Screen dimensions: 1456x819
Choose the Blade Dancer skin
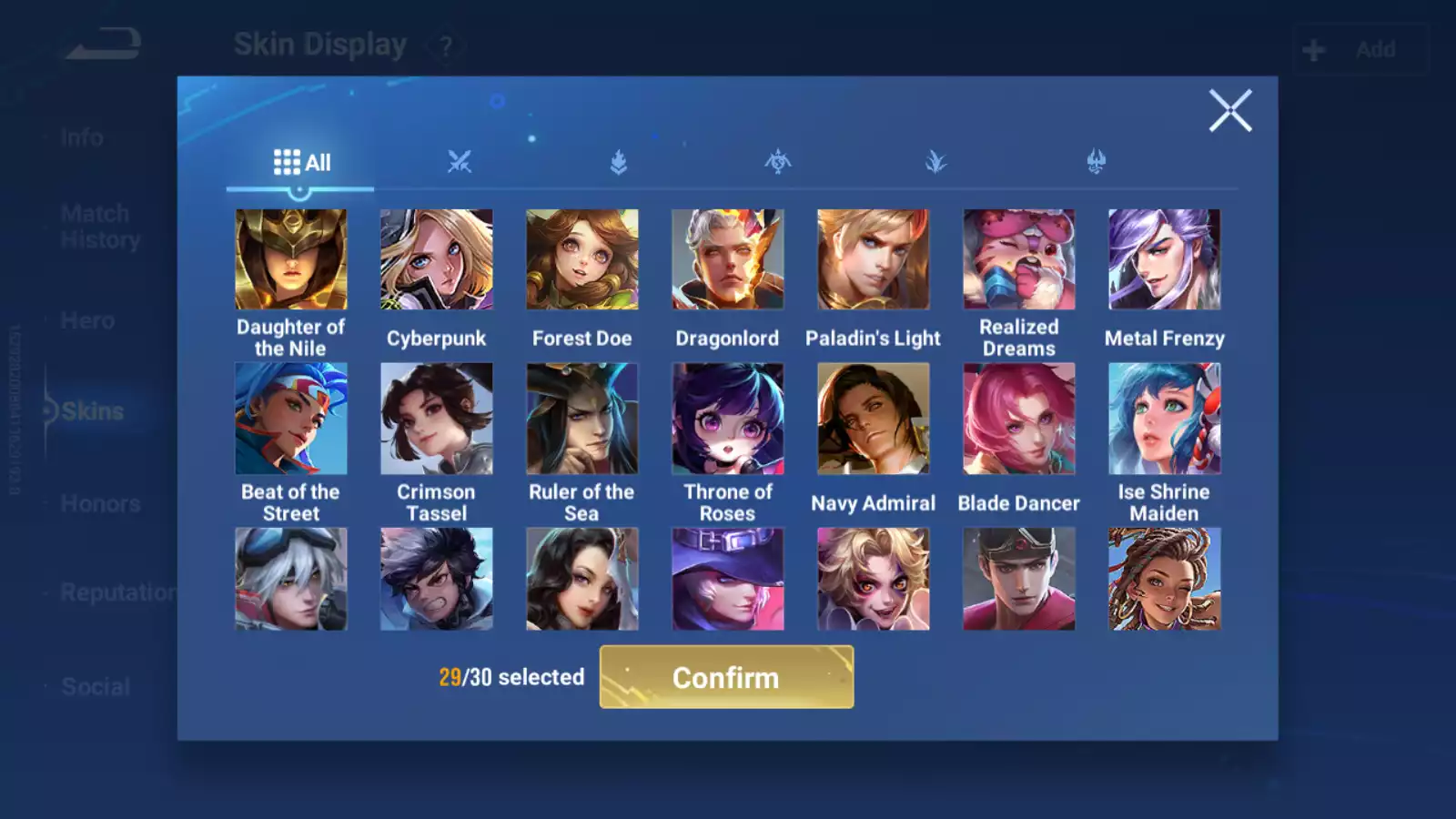click(1019, 419)
